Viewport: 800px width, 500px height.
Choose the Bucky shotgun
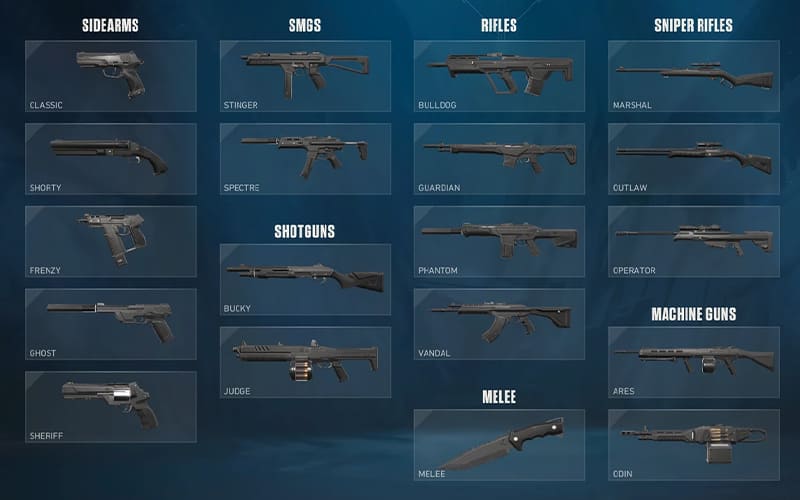click(x=305, y=280)
